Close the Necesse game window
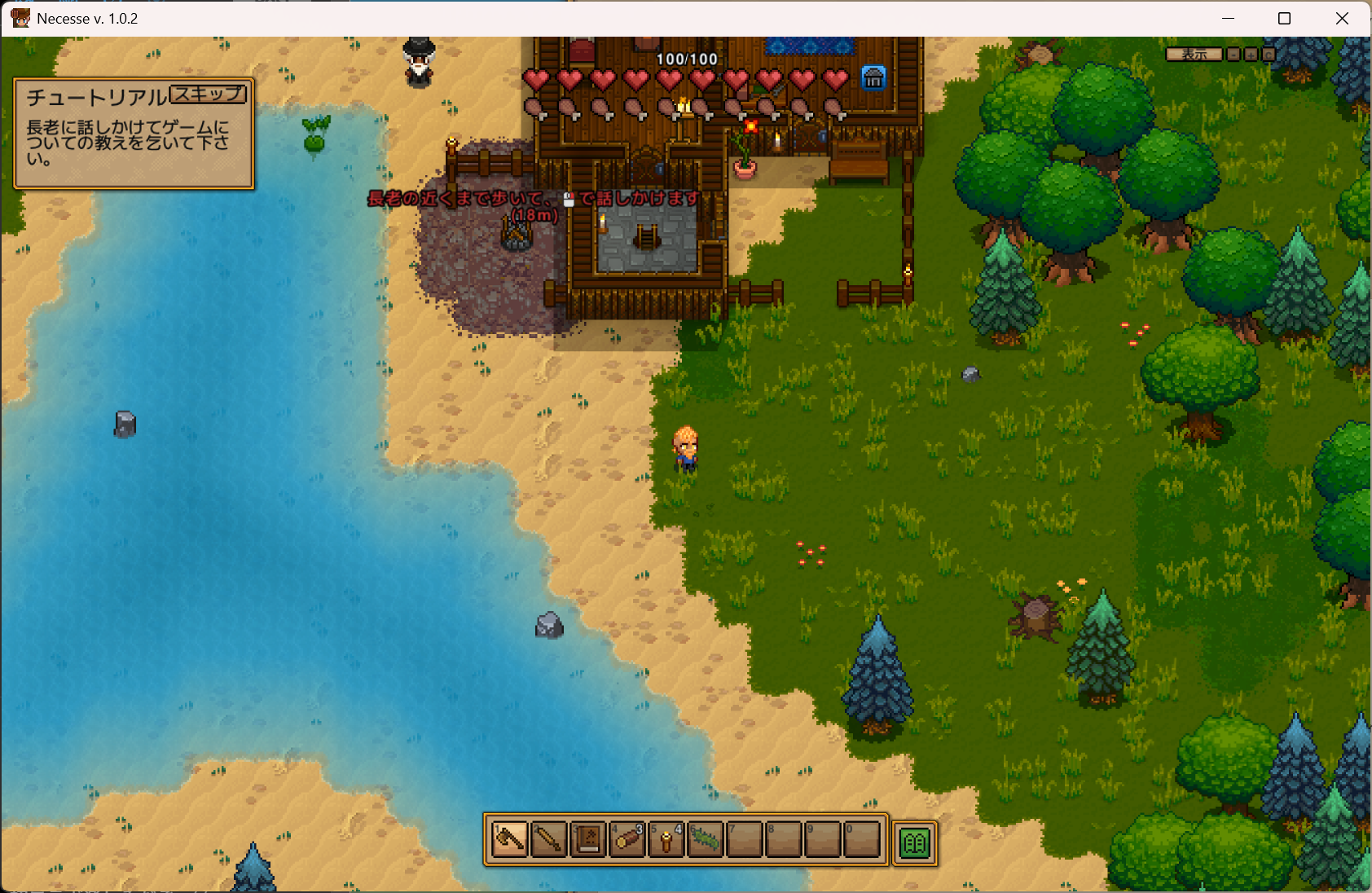 [x=1342, y=18]
